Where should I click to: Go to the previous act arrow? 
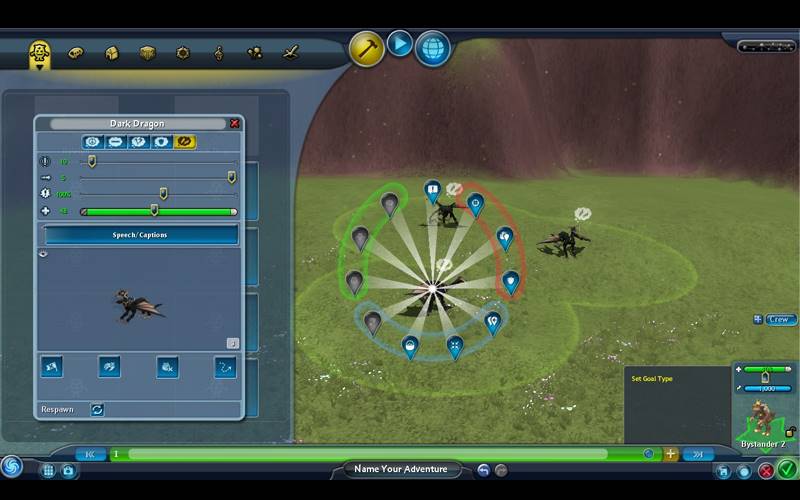[x=90, y=454]
